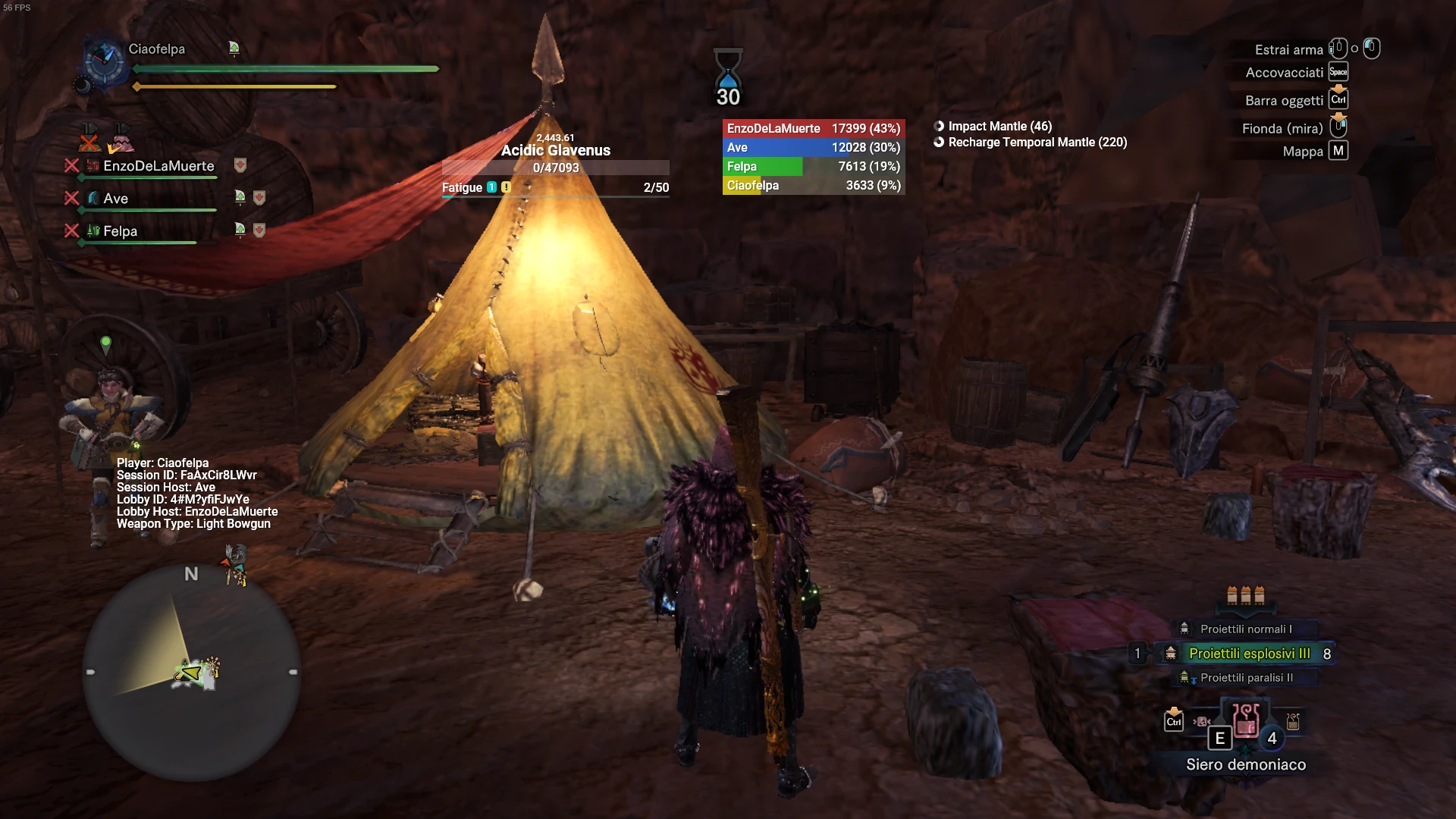Image resolution: width=1456 pixels, height=819 pixels.
Task: Click the Impact Mantle cooldown entry
Action: [999, 127]
